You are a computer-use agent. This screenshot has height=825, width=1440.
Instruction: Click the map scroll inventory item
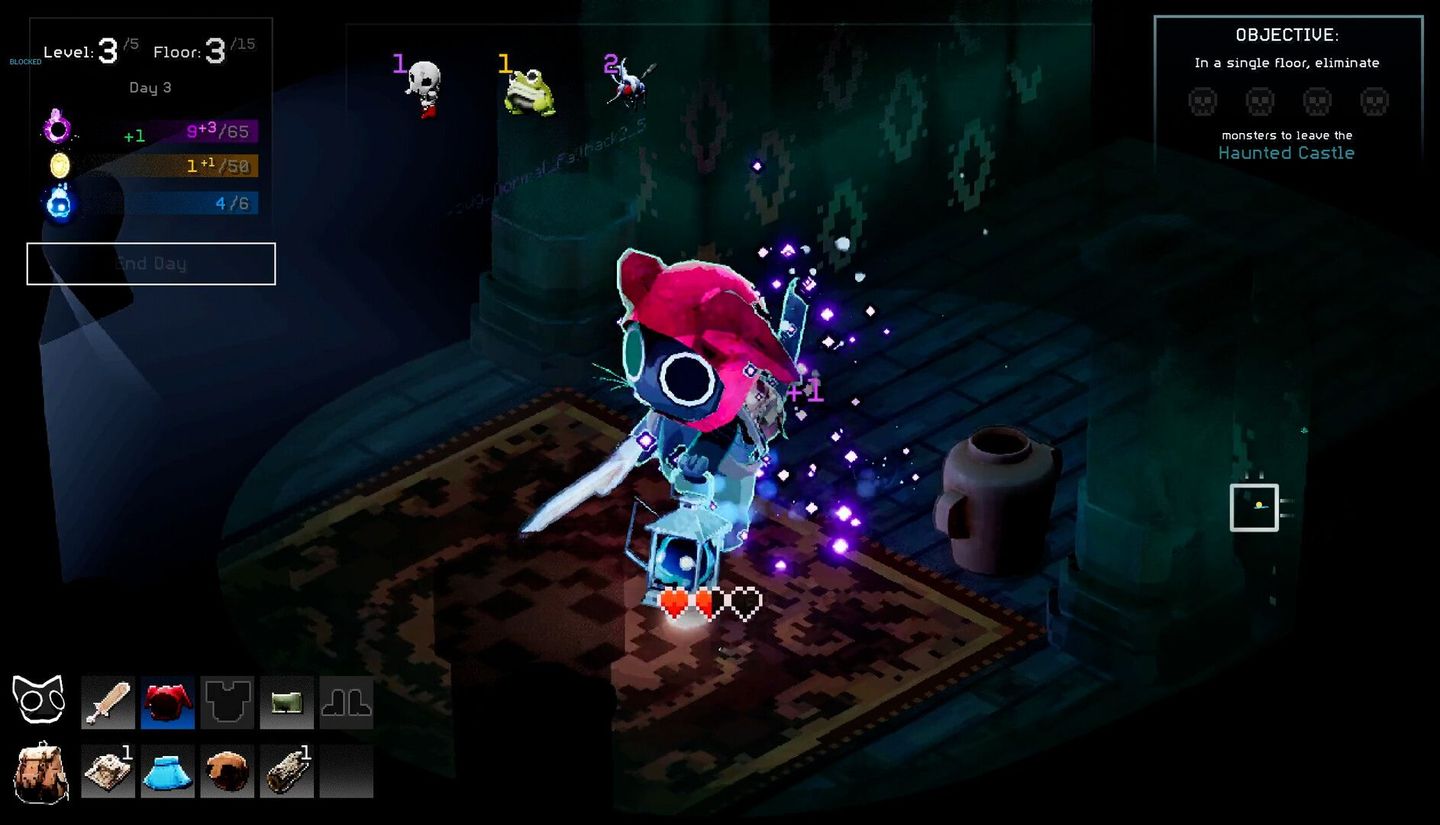107,769
